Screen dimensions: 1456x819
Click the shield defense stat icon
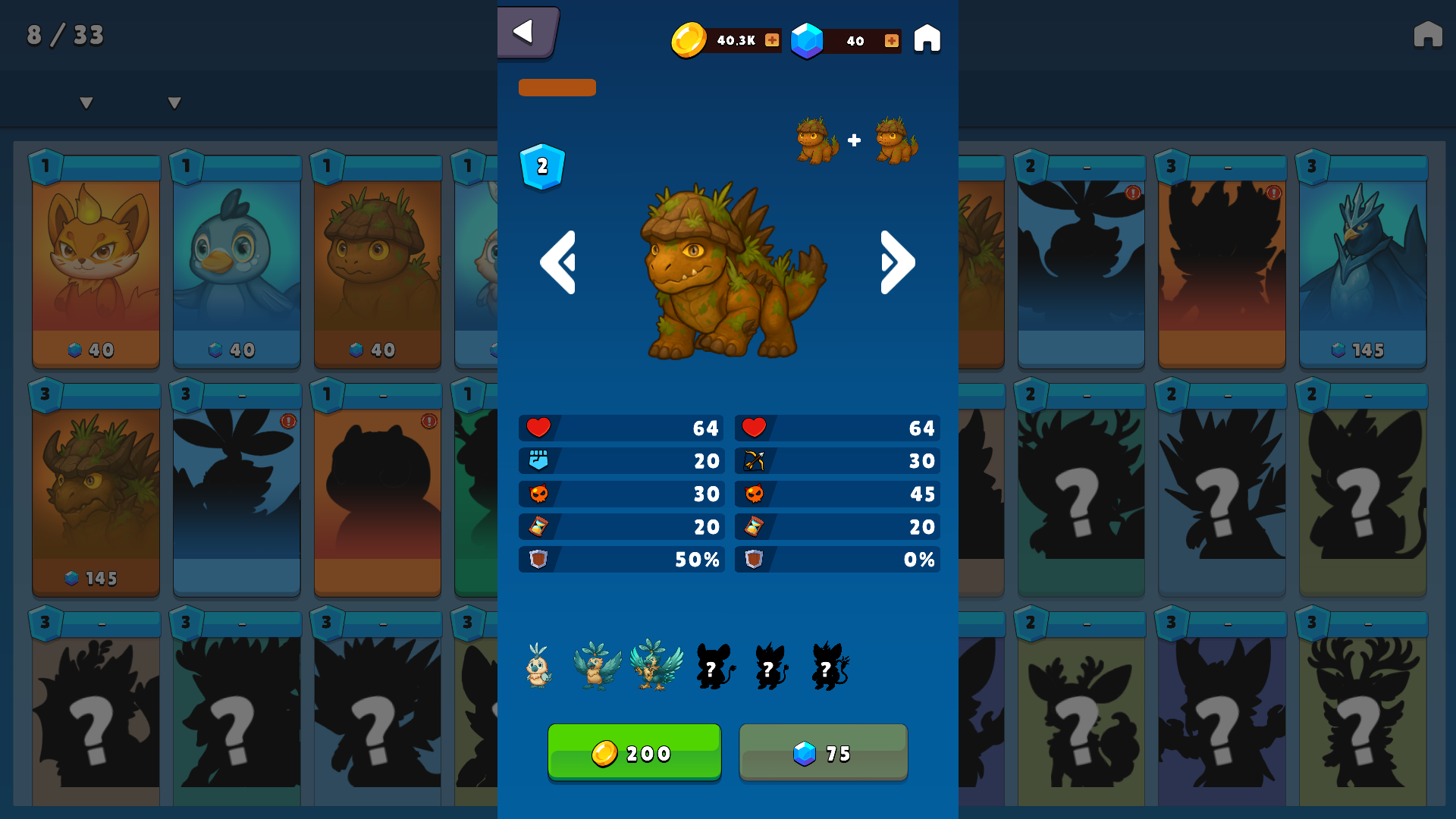coord(538,560)
